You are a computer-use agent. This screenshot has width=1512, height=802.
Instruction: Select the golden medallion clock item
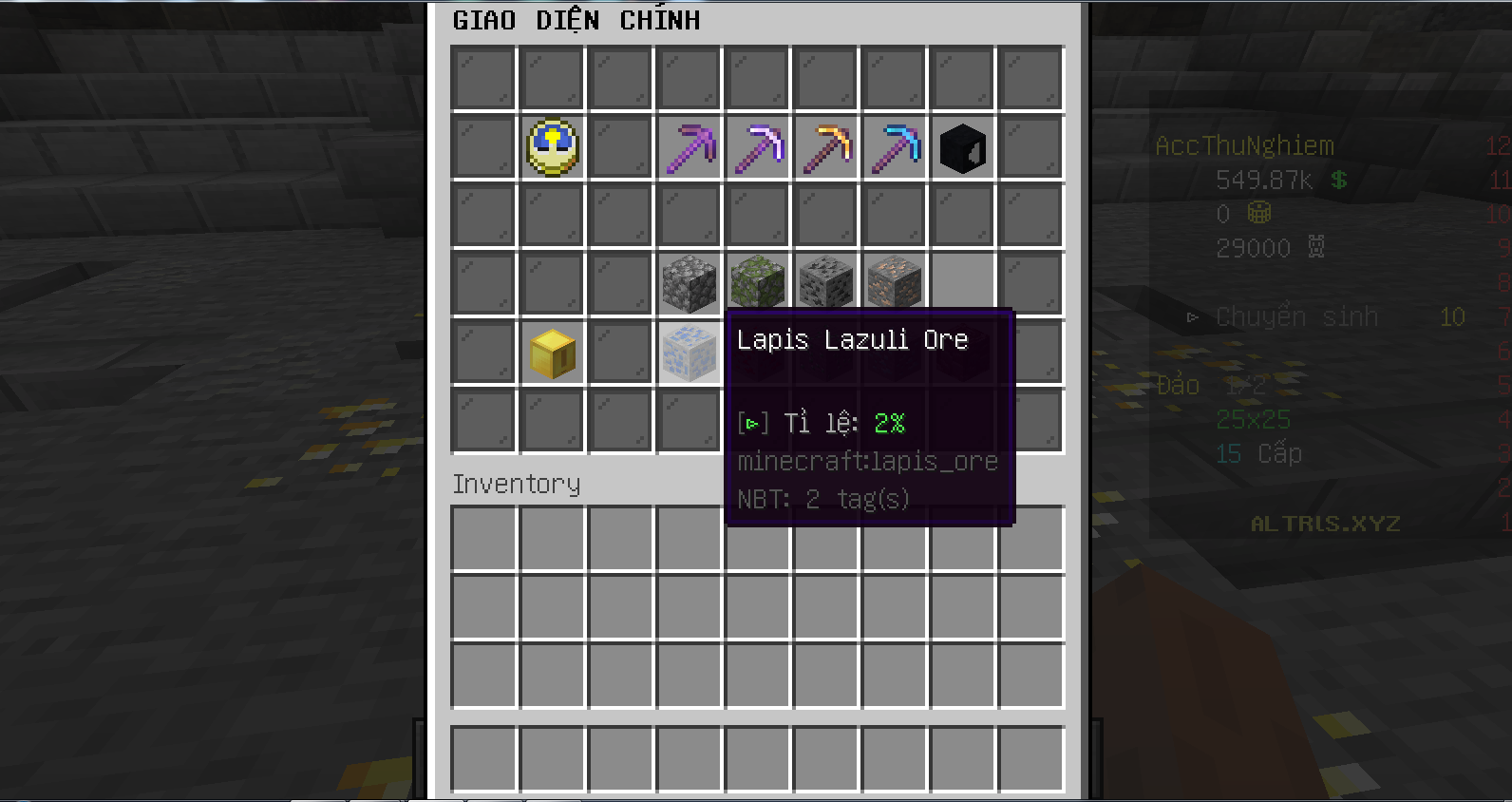click(553, 145)
